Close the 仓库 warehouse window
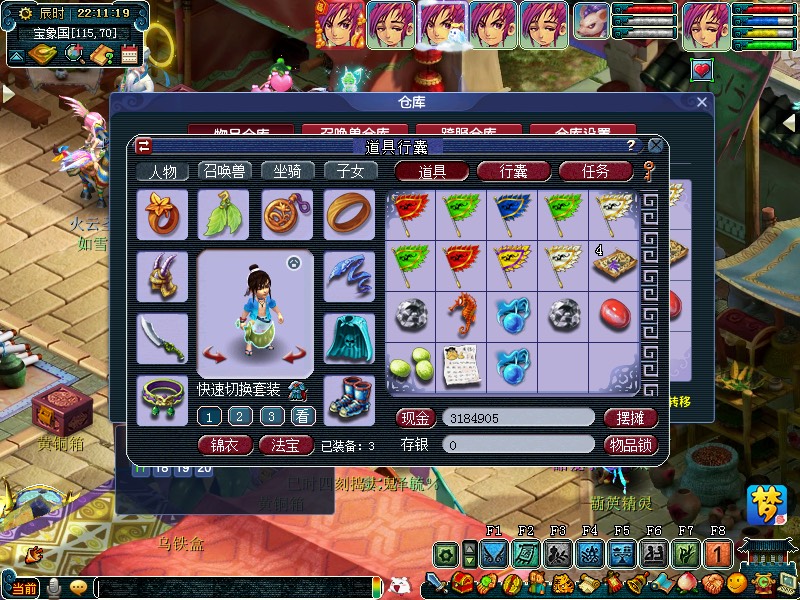The width and height of the screenshot is (800, 600). point(702,102)
